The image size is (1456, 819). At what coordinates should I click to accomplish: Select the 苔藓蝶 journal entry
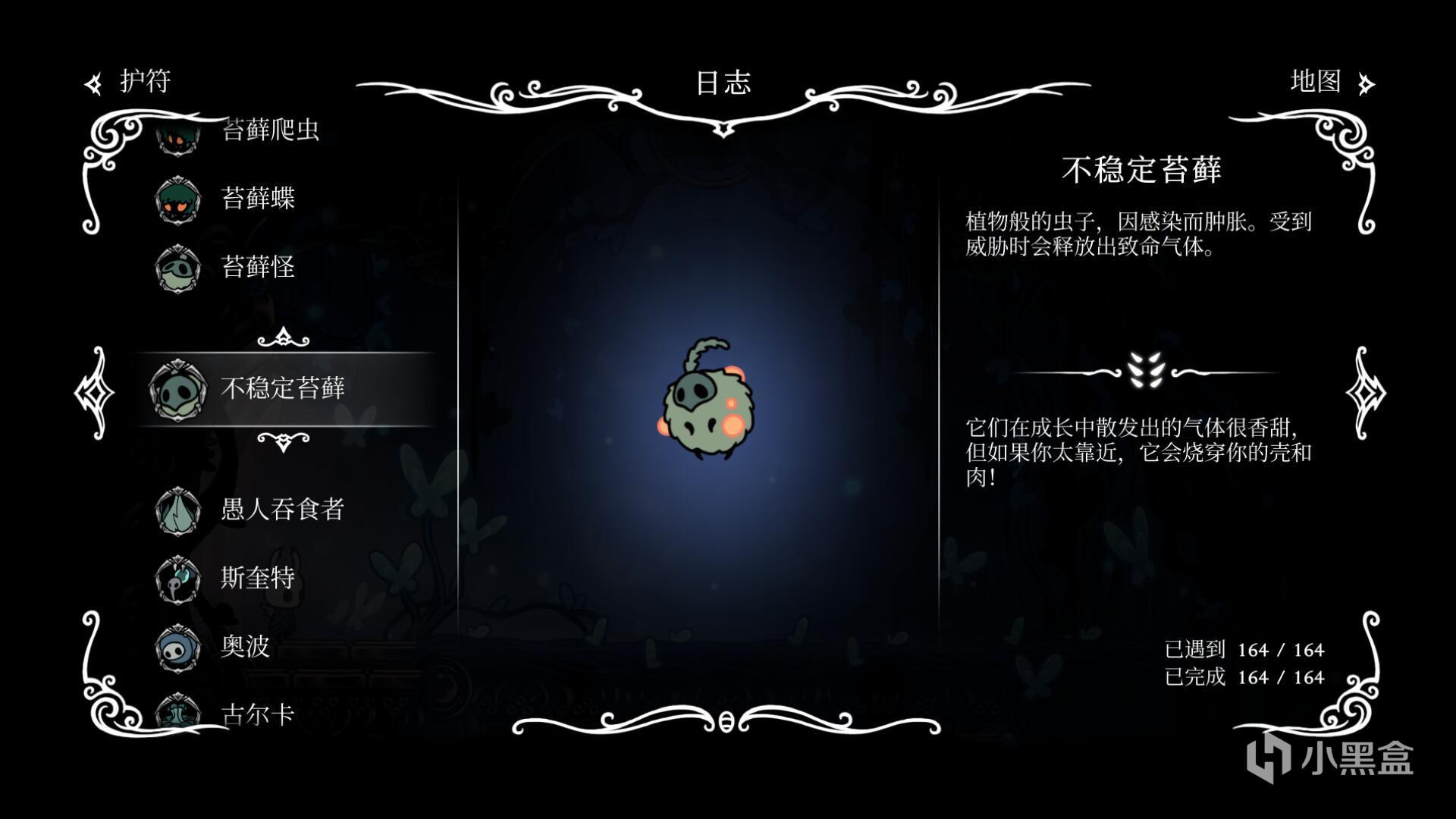(257, 198)
